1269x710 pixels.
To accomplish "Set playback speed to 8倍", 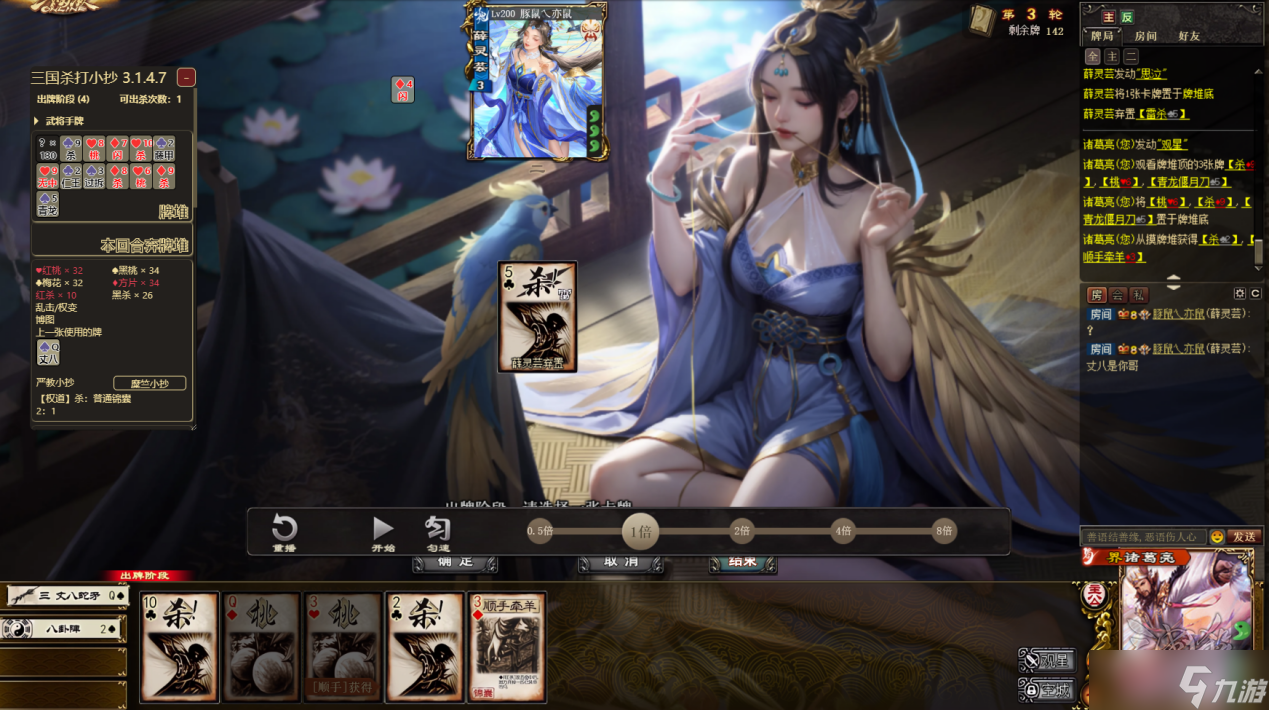I will point(943,531).
